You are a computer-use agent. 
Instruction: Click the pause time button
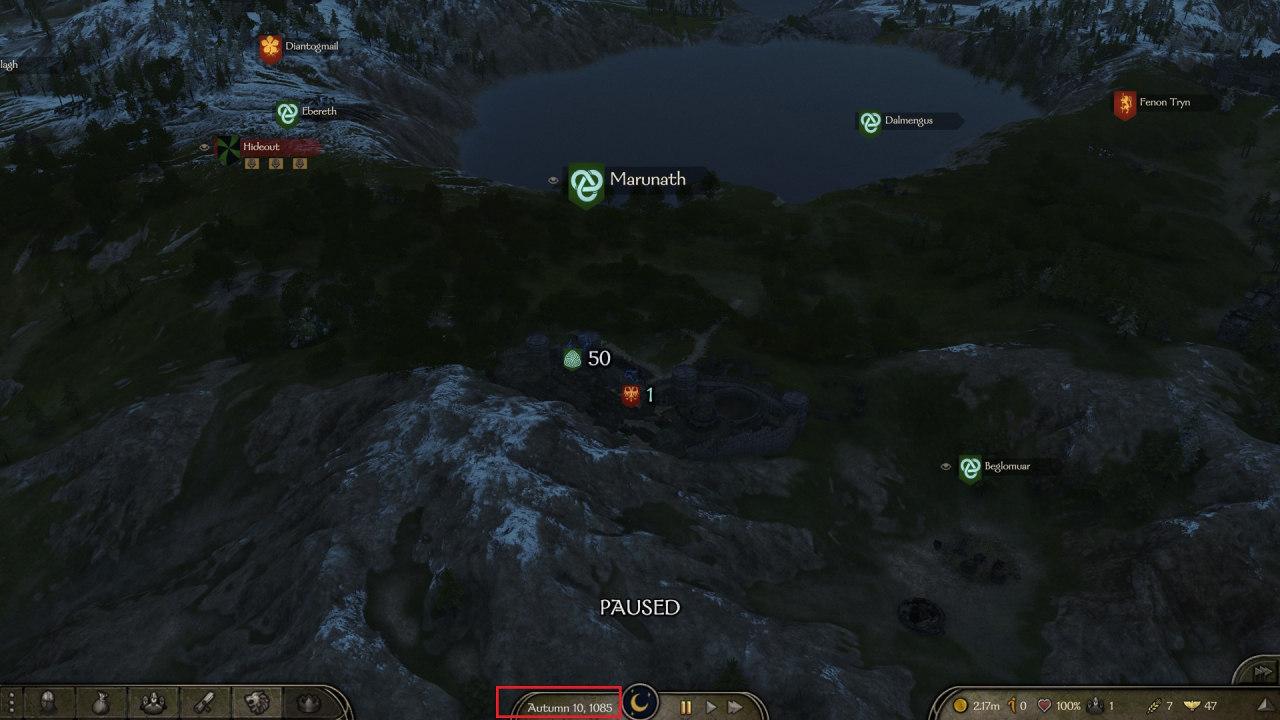point(686,707)
